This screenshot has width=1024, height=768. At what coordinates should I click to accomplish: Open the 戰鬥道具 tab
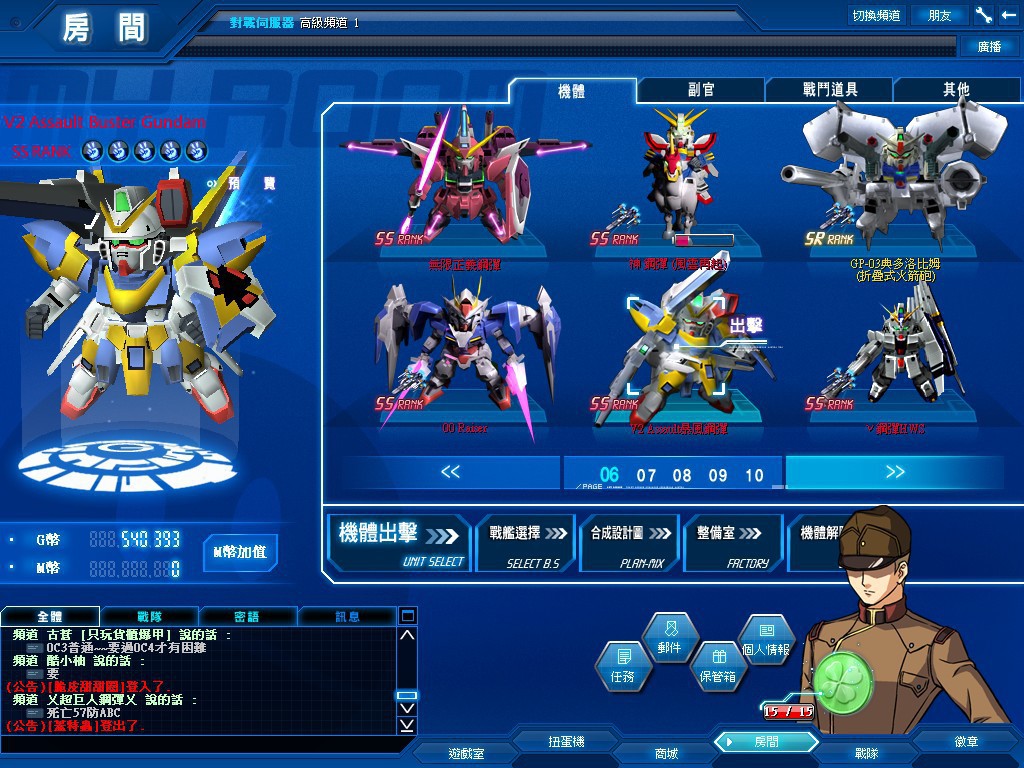click(829, 90)
